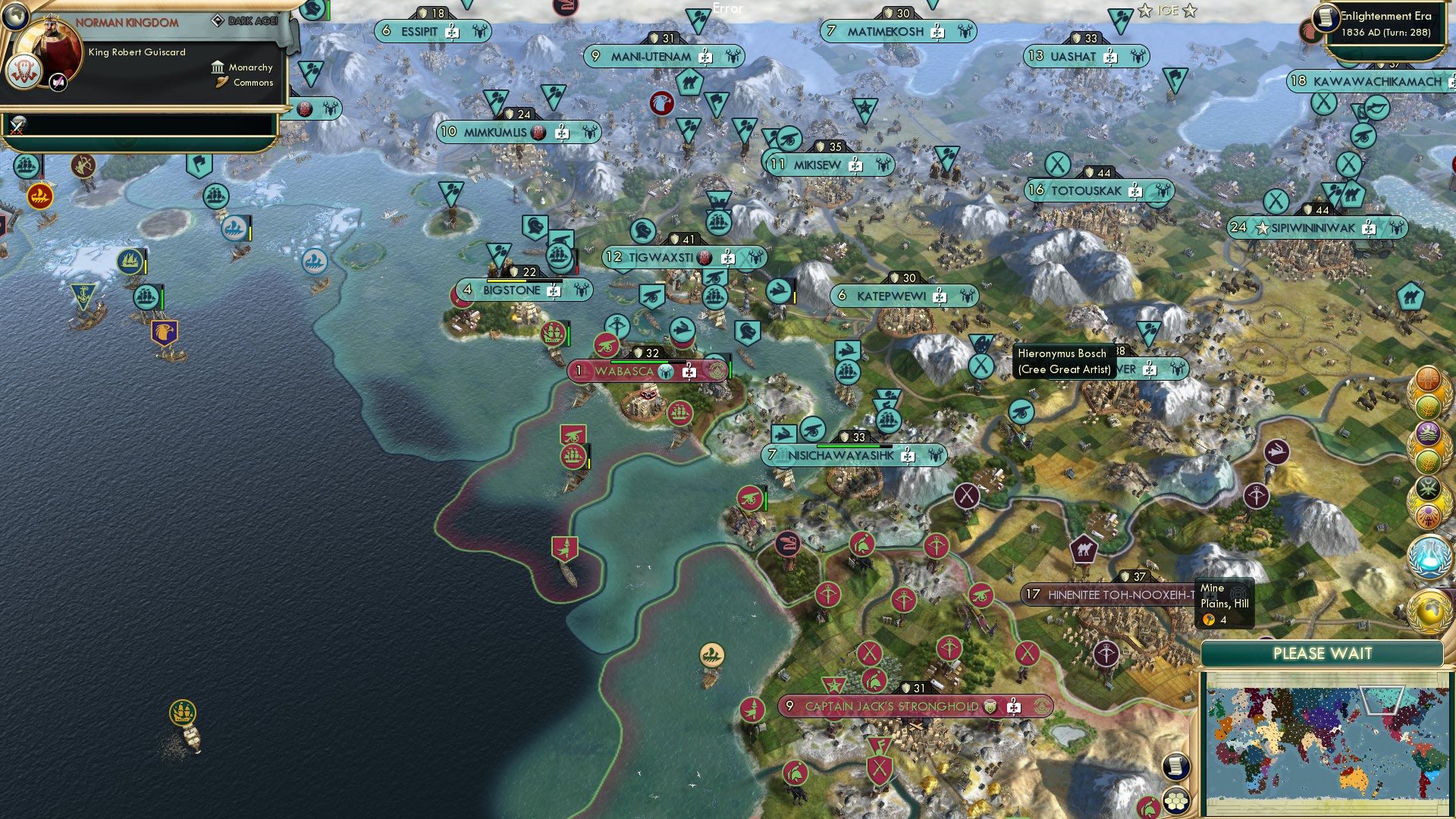Click the golden globe diplomacy notification icon
Screen dimensions: 1456x819
coord(1429,610)
